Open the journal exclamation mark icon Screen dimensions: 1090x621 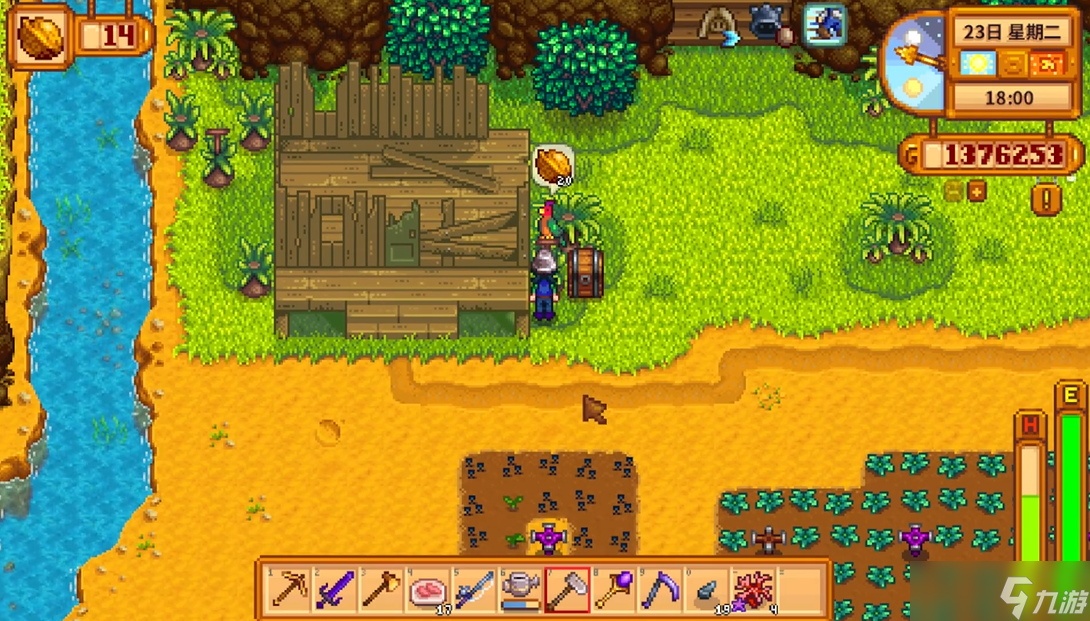[x=1047, y=199]
